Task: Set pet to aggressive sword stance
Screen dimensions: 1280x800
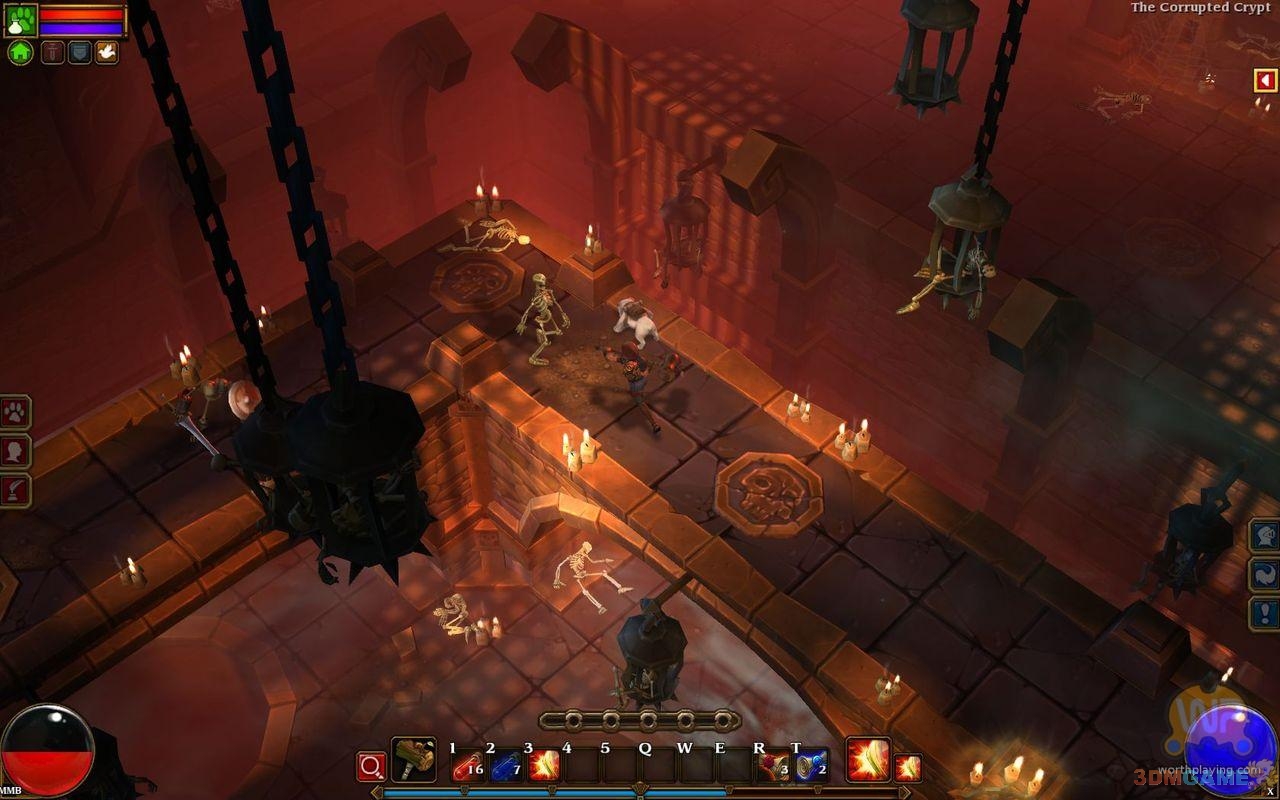Action: tap(52, 53)
